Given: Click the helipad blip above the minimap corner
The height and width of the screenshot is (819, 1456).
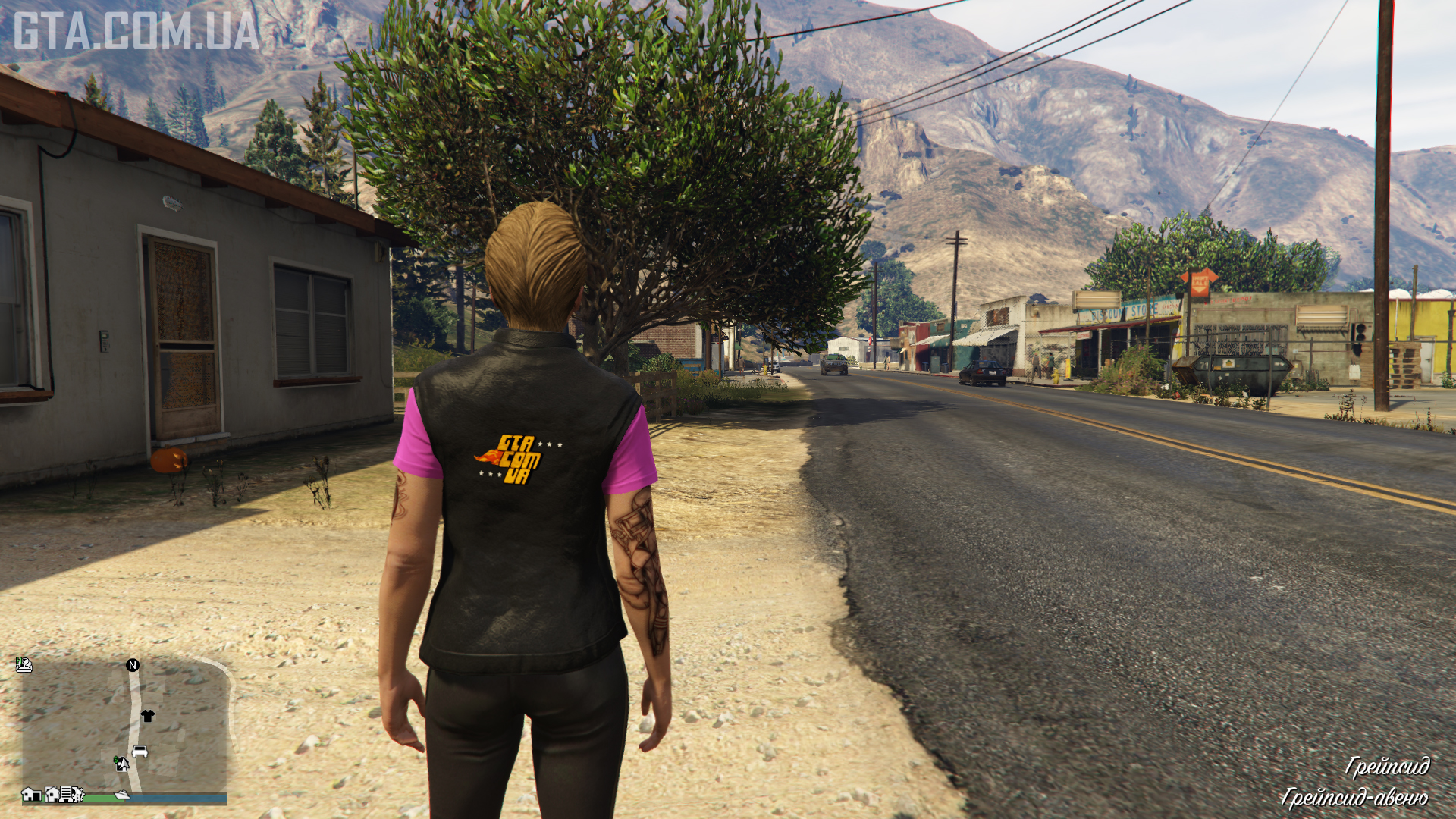Looking at the screenshot, I should (24, 664).
